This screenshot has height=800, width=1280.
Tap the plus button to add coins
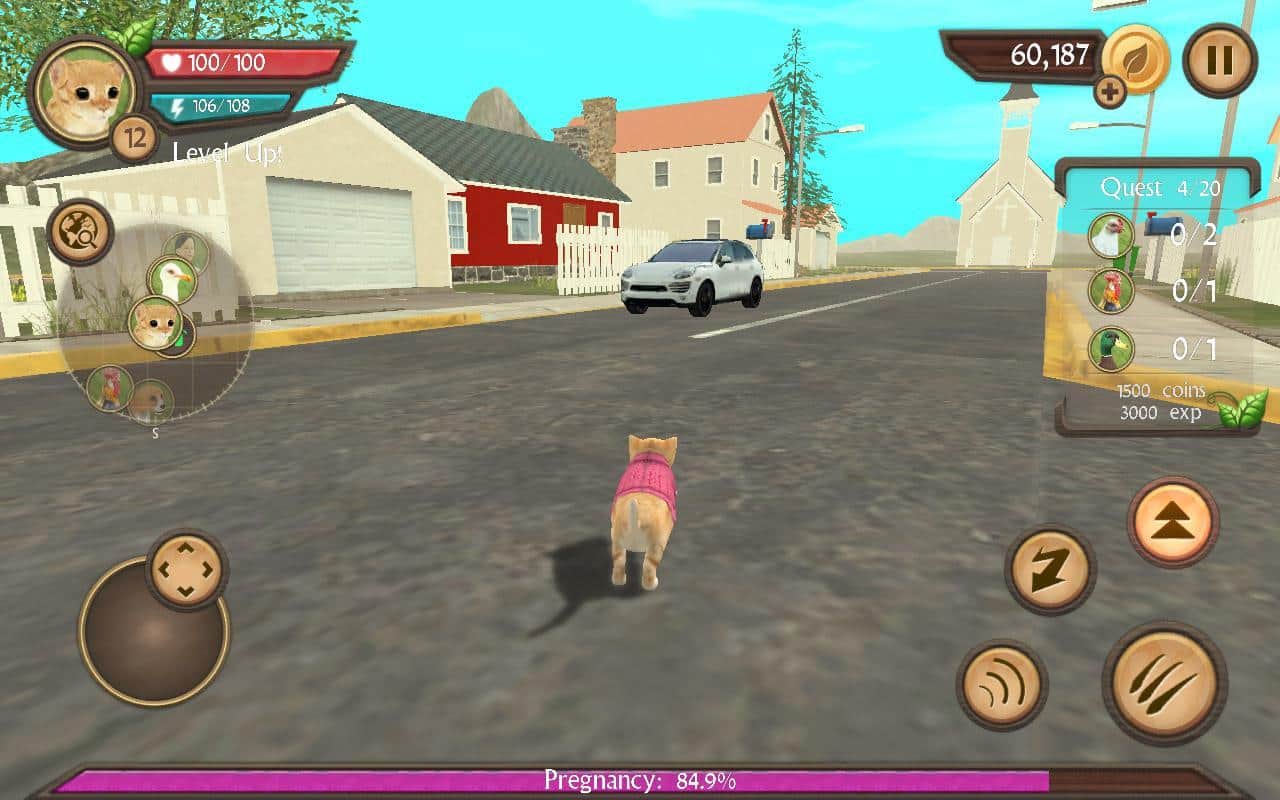1109,92
